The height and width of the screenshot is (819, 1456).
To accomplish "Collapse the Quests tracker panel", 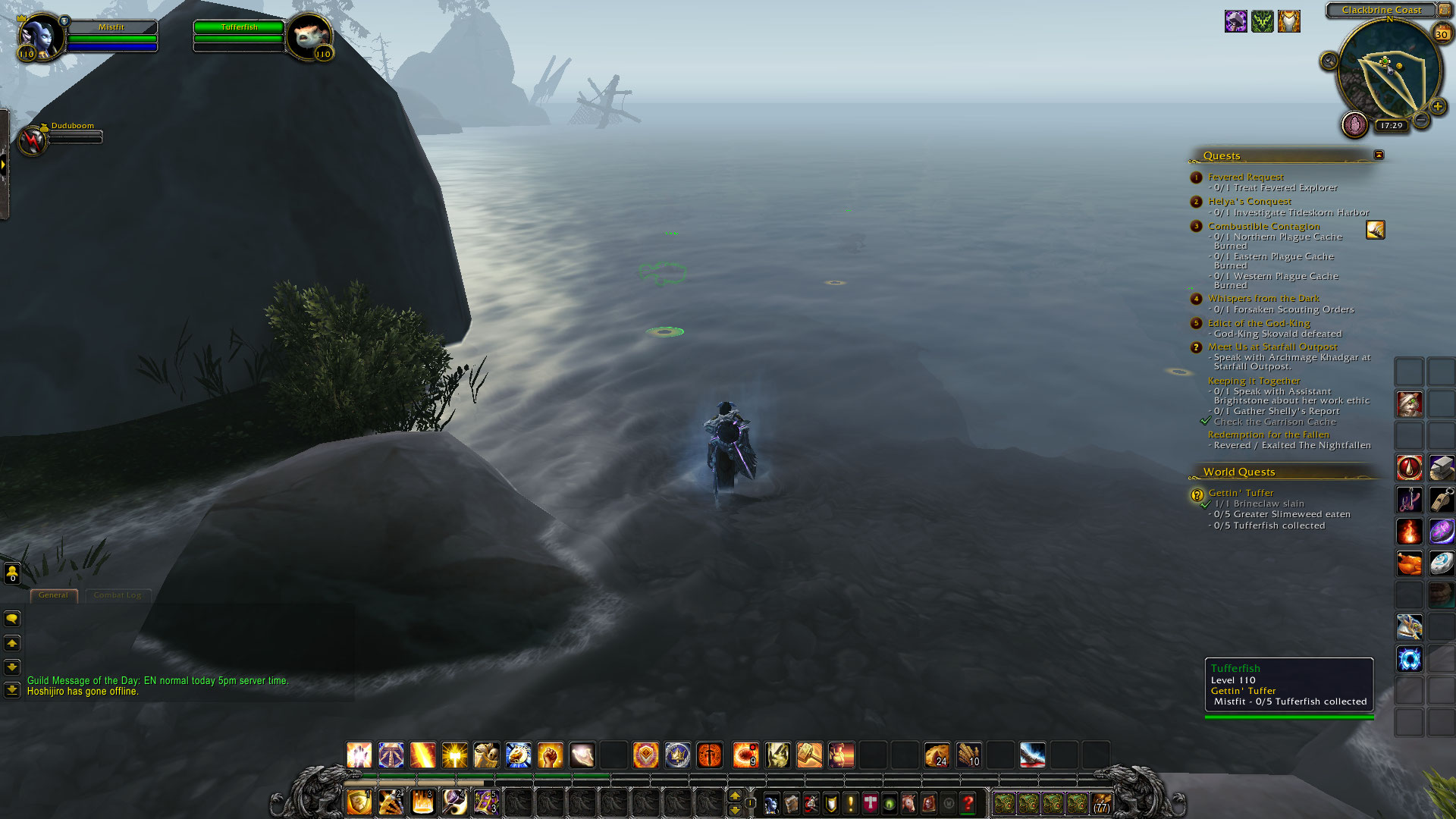I will pyautogui.click(x=1379, y=155).
